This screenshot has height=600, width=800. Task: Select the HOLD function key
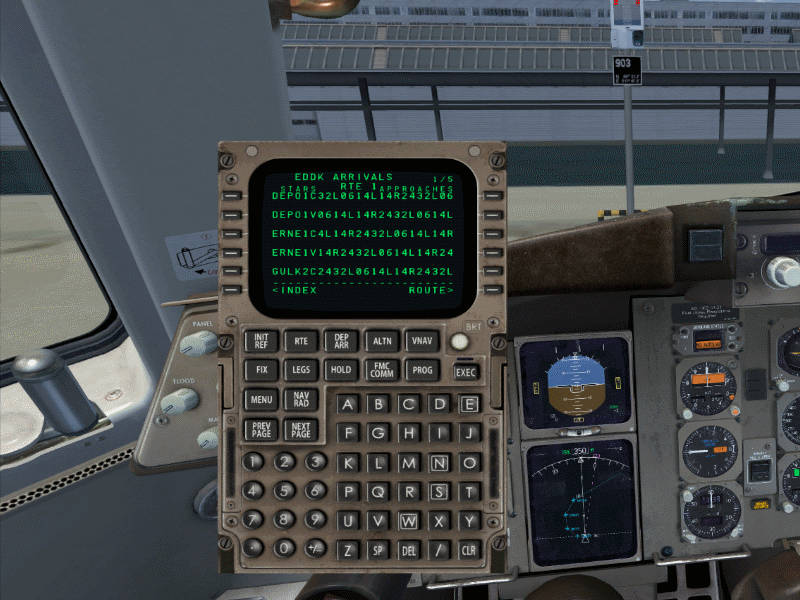pyautogui.click(x=341, y=370)
